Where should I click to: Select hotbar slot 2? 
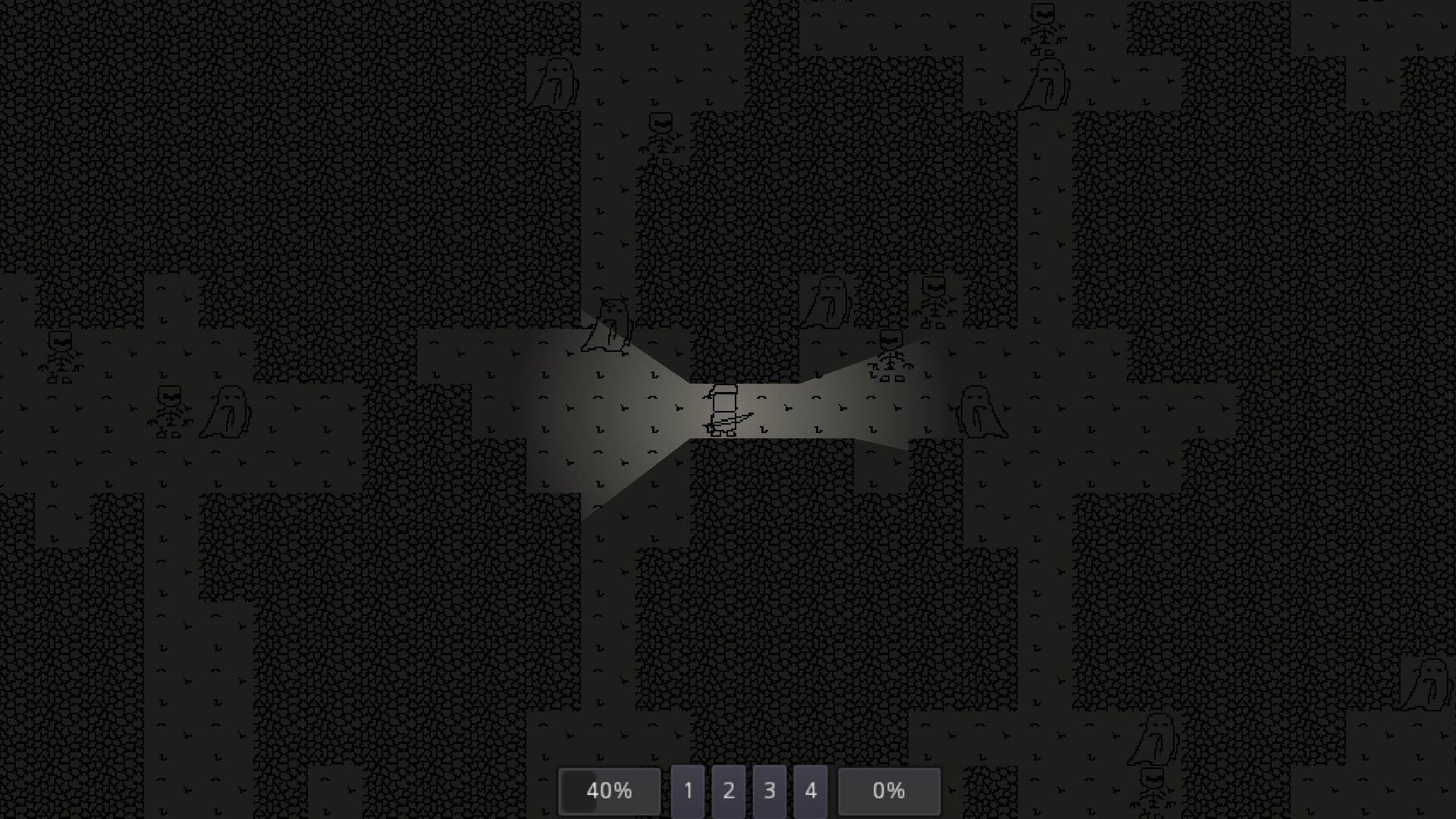tap(730, 791)
